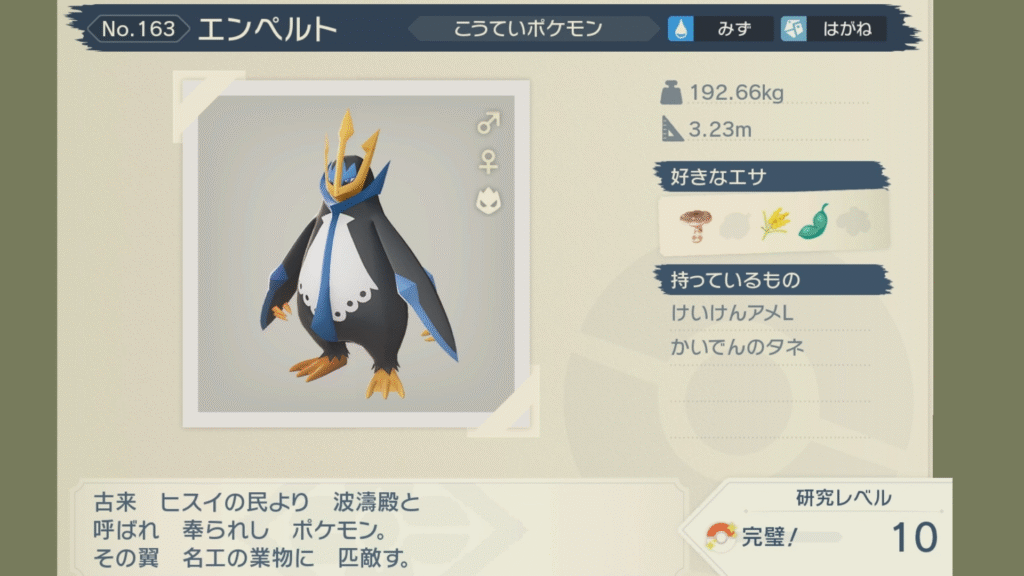Select the male gender symbol

click(x=488, y=124)
